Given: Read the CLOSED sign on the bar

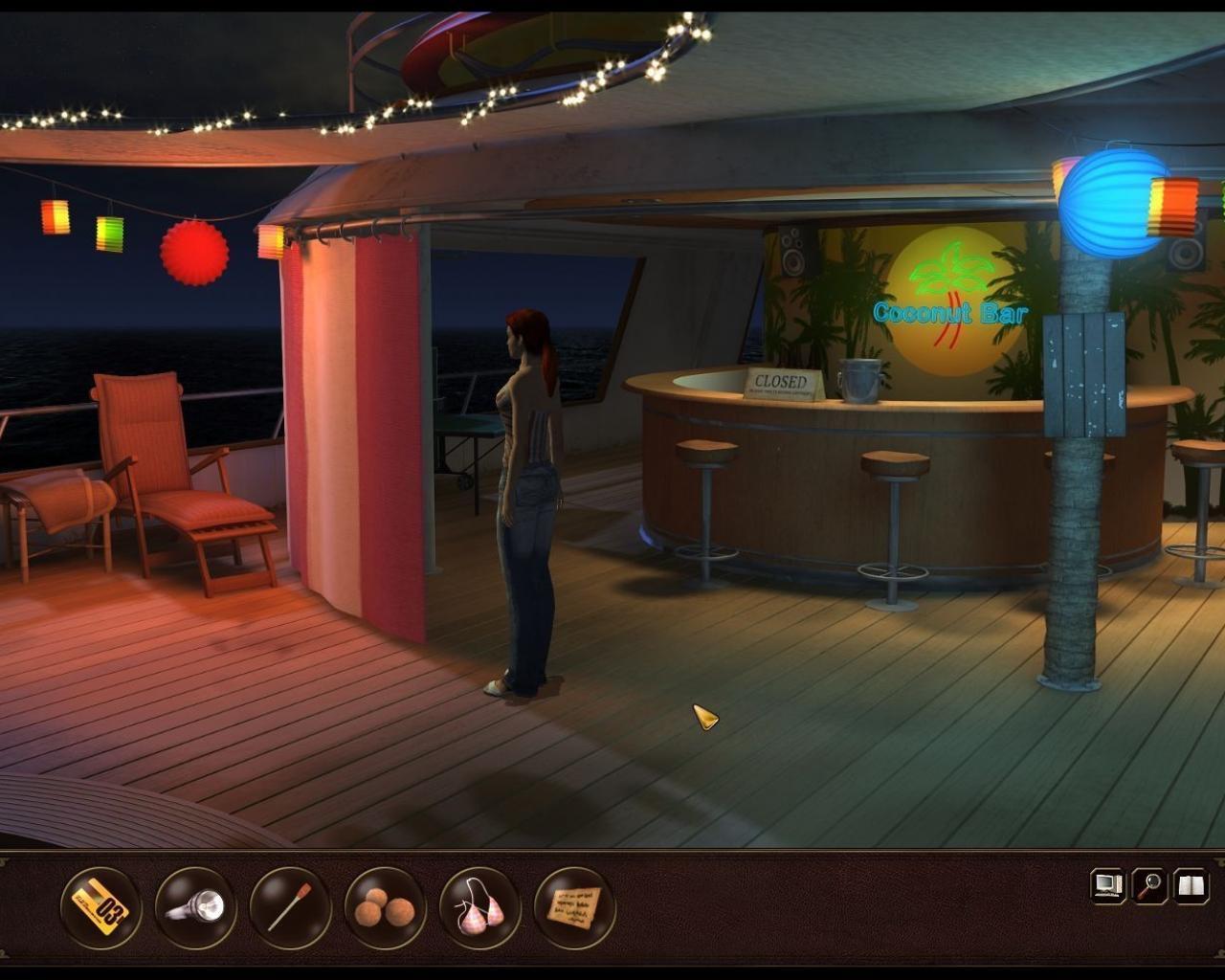Looking at the screenshot, I should coord(782,381).
